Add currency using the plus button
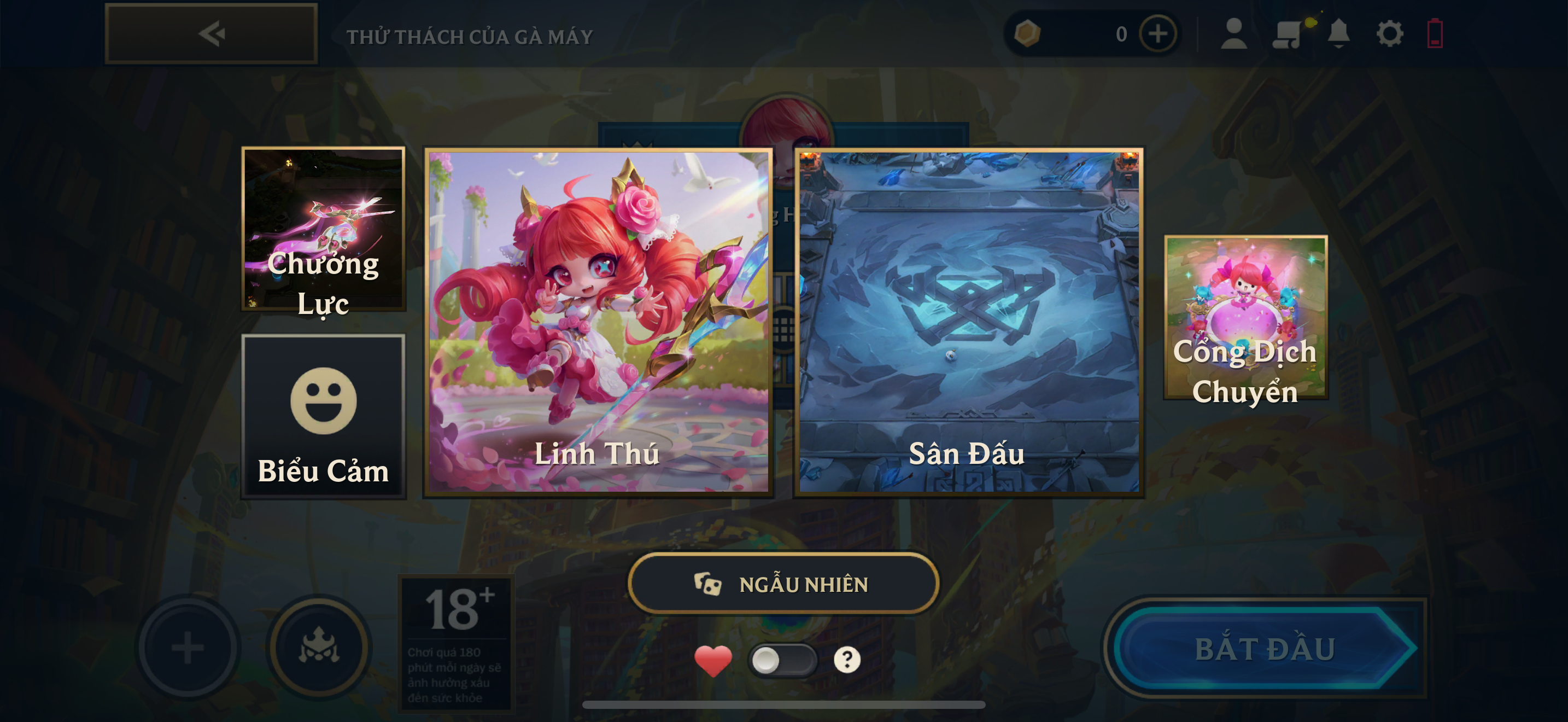Viewport: 1568px width, 722px height. [1158, 33]
